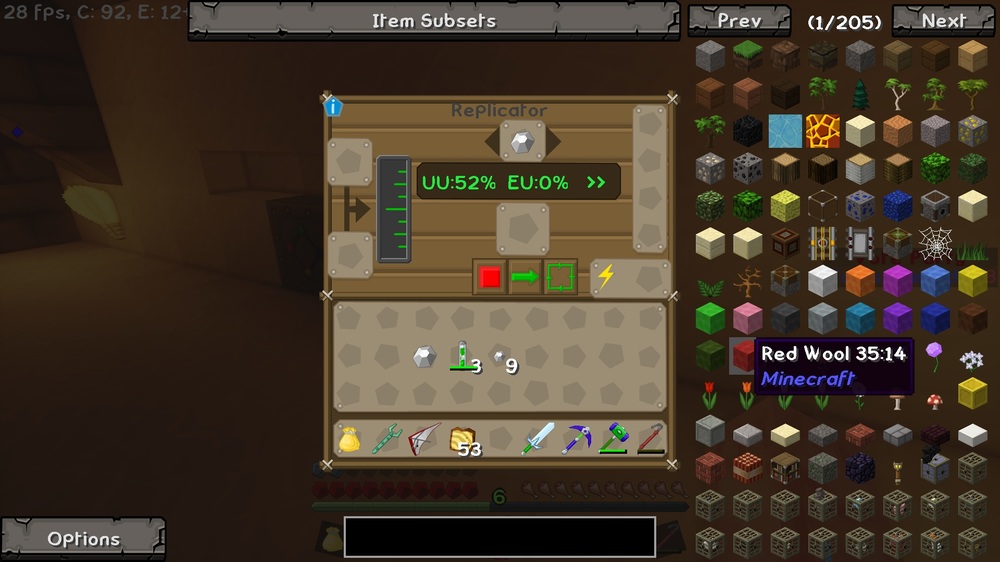Image resolution: width=1000 pixels, height=562 pixels.
Task: Select the gold bag in the hotbar
Action: click(349, 439)
